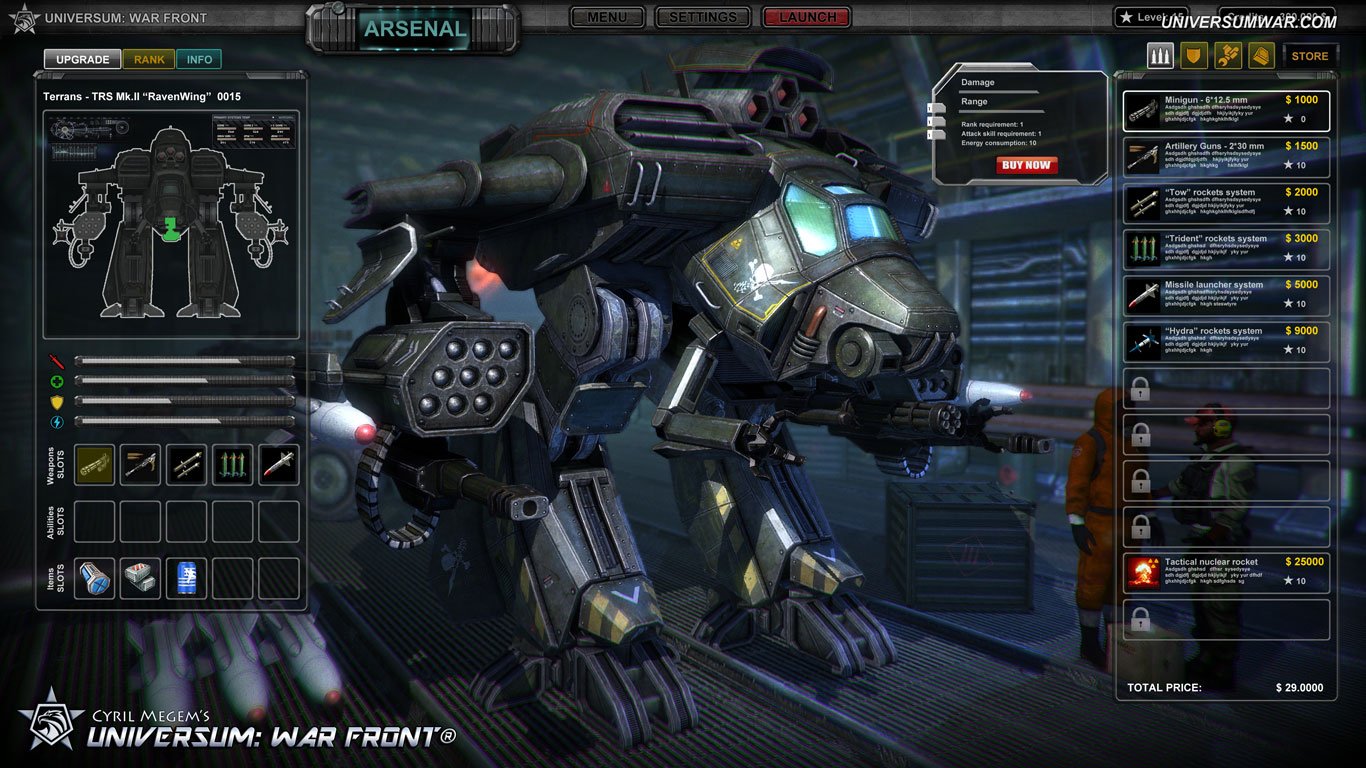The width and height of the screenshot is (1366, 768).
Task: Click the BUY NOW button
Action: coord(1025,165)
